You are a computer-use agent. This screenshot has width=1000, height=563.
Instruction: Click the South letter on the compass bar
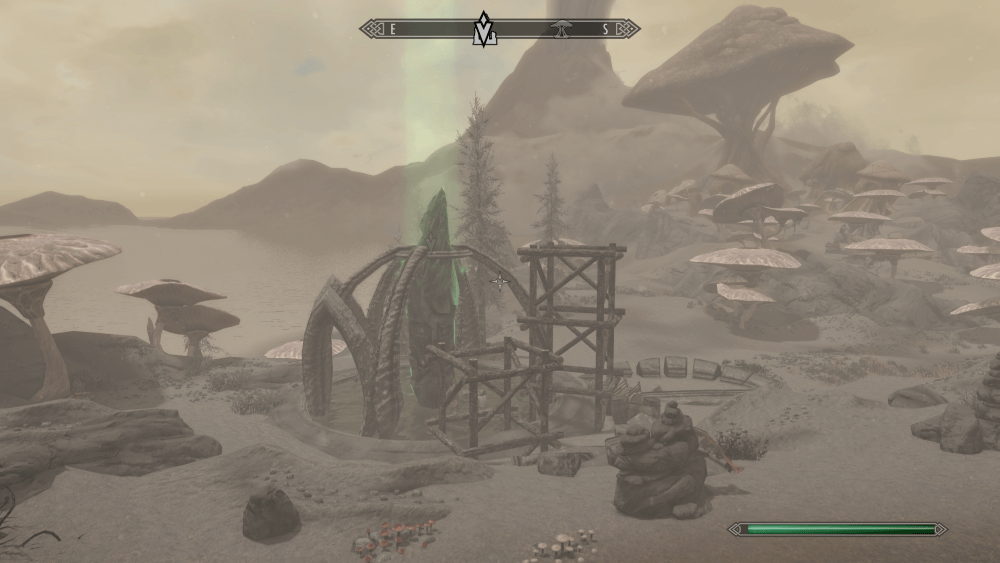coord(605,29)
